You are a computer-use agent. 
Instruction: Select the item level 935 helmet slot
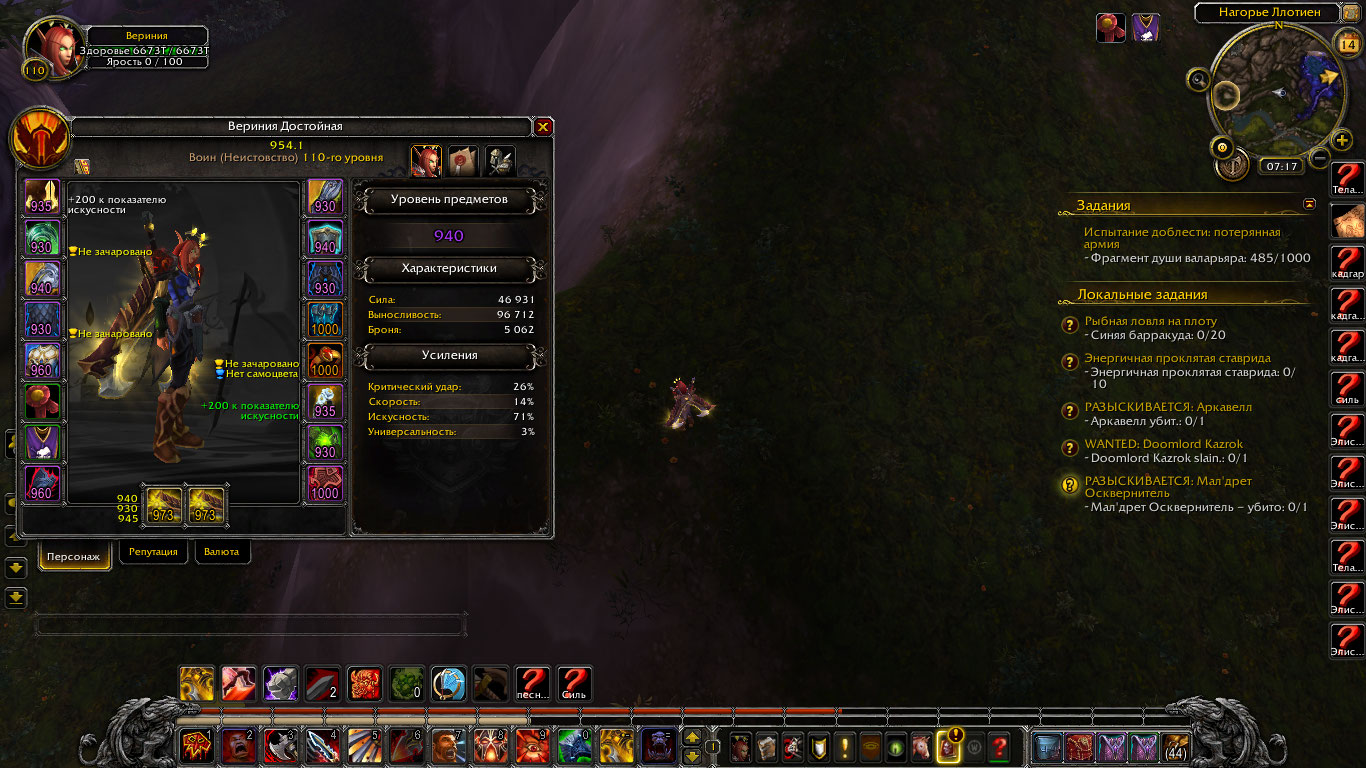(42, 197)
